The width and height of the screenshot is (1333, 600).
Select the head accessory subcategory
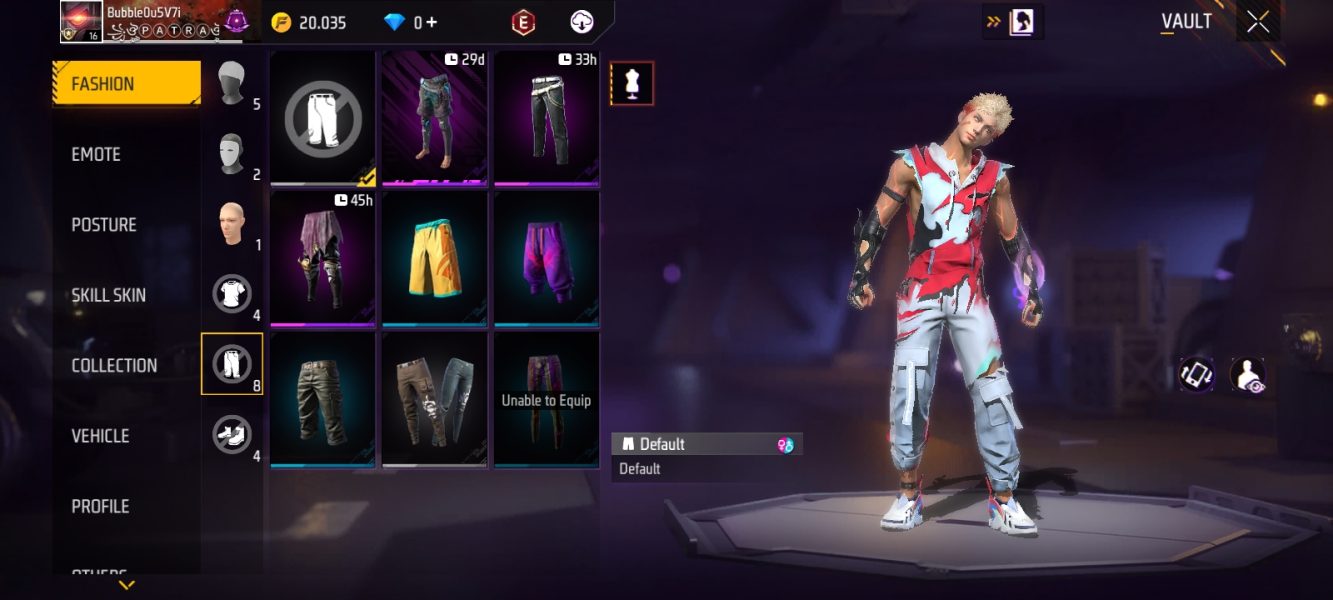coord(232,83)
